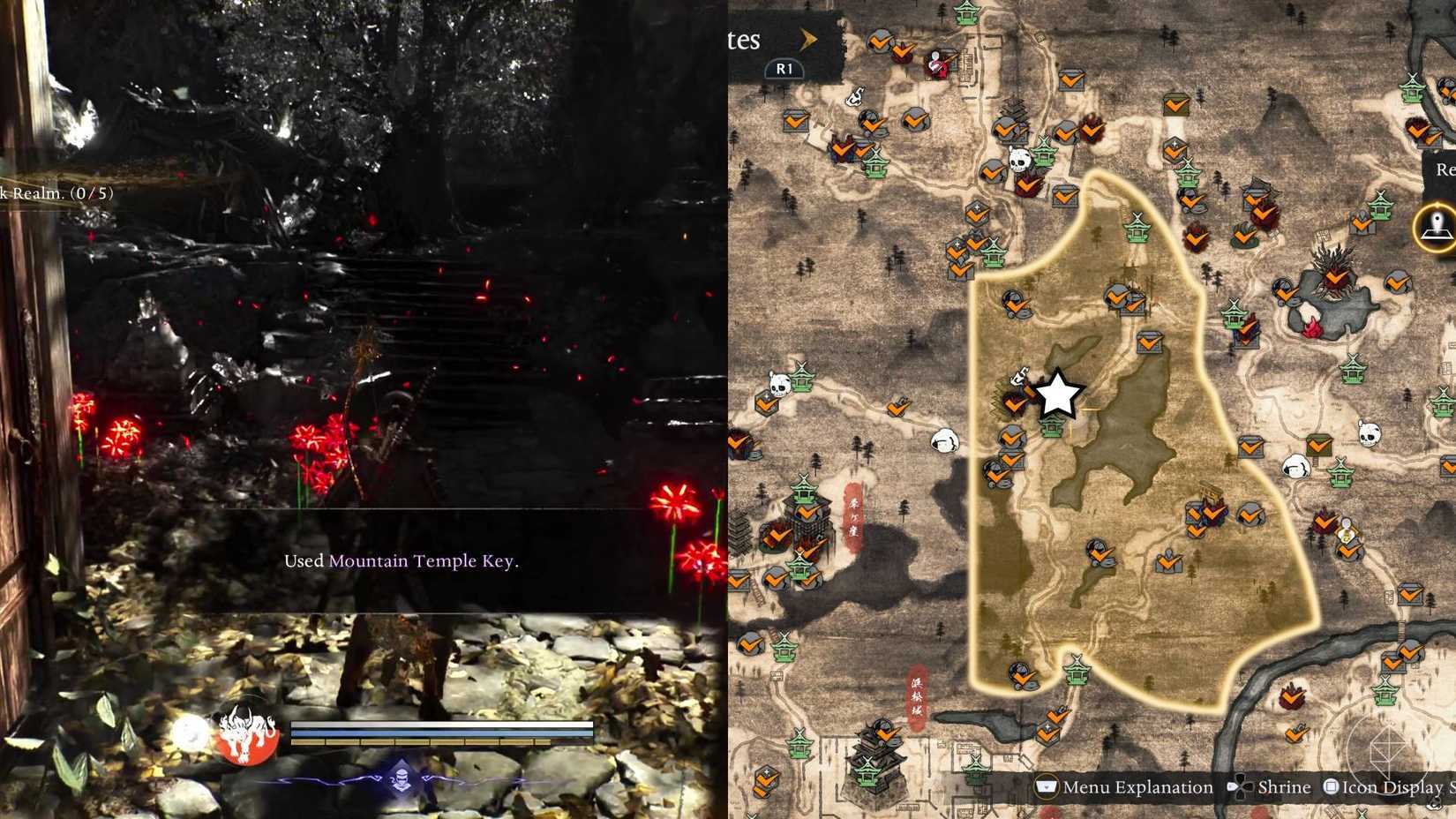Image resolution: width=1456 pixels, height=819 pixels.
Task: Select the map region label ending in 'tes'
Action: click(746, 40)
